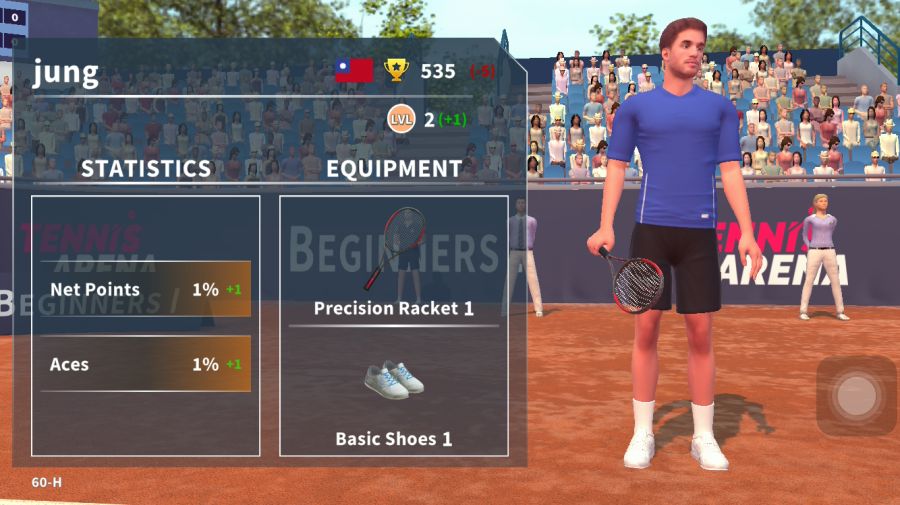The image size is (900, 505).
Task: Select the Precision Racket 1 equipment slot
Action: point(393,262)
